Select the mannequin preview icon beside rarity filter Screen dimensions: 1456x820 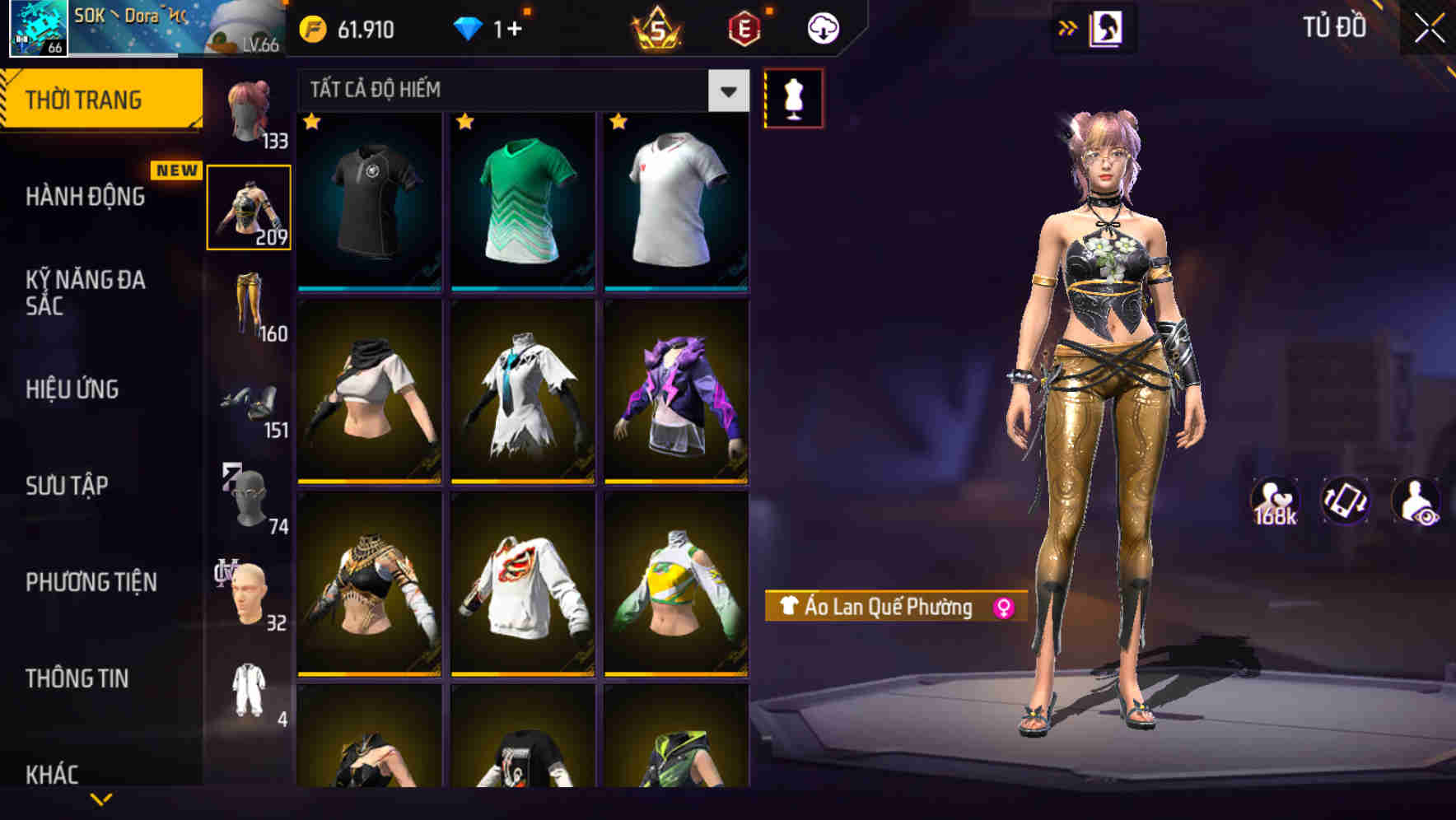[x=792, y=97]
